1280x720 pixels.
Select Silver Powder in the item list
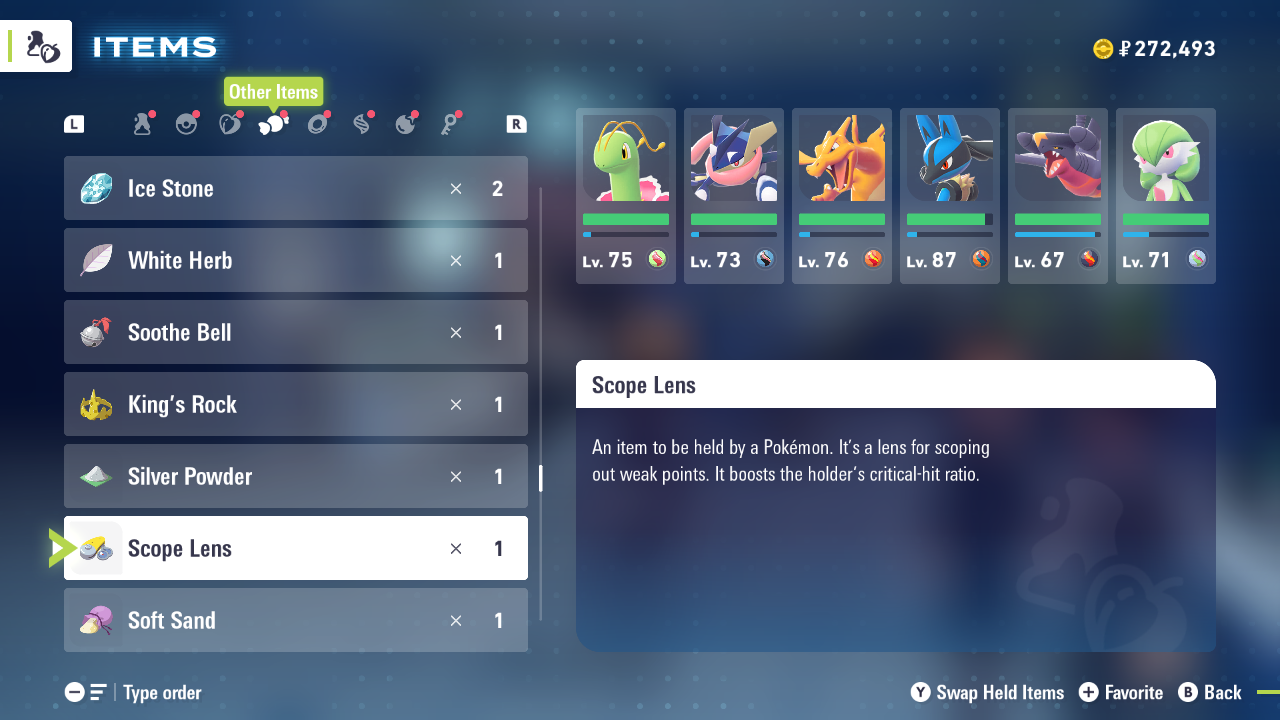295,476
